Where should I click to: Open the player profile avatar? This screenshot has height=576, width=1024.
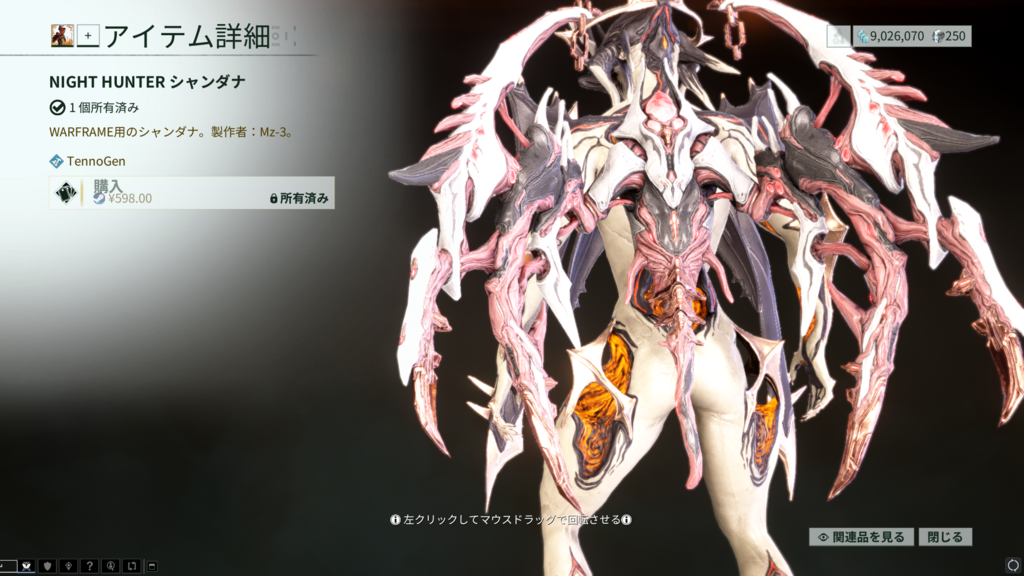62,36
